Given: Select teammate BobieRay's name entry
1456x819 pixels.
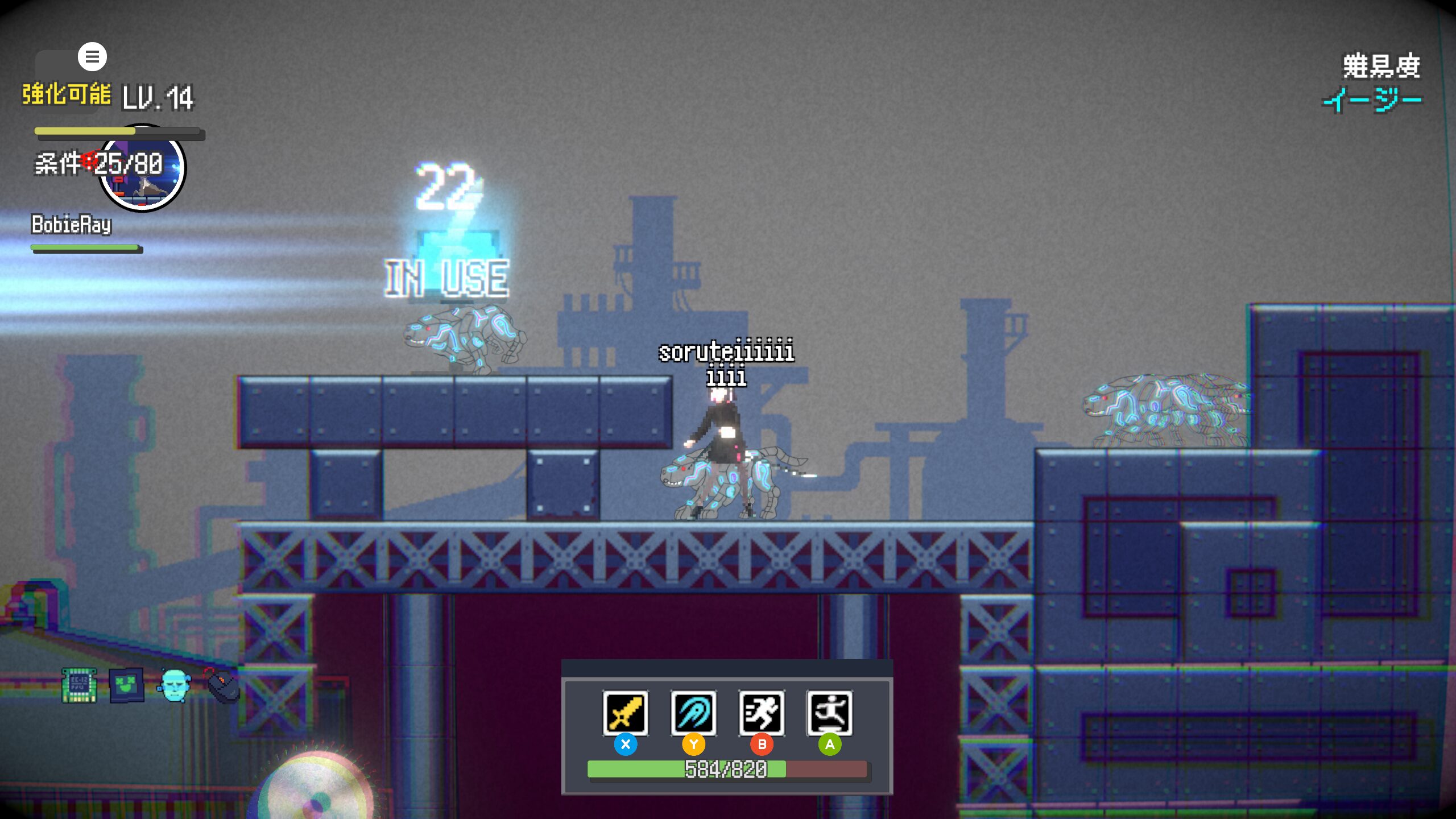Looking at the screenshot, I should pos(71,225).
